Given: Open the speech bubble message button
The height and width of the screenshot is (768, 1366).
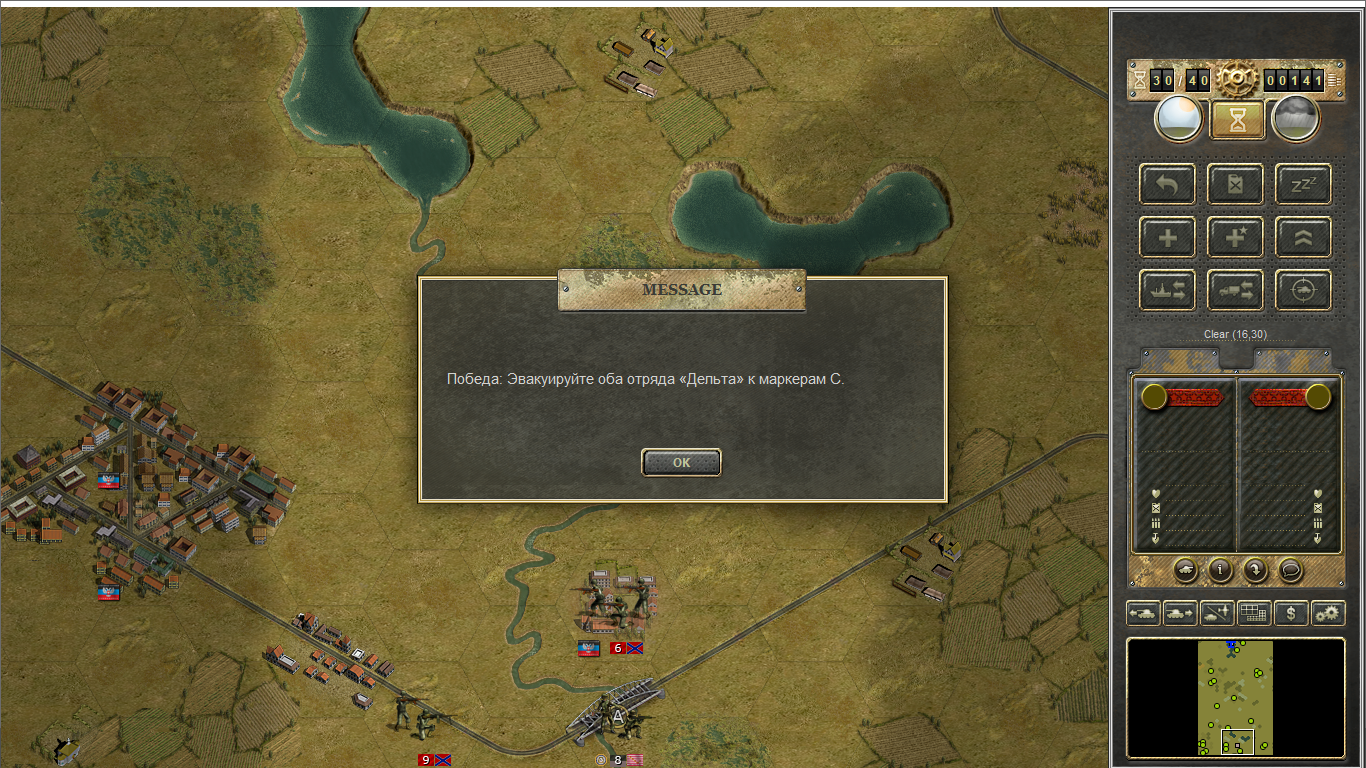Looking at the screenshot, I should click(1290, 569).
